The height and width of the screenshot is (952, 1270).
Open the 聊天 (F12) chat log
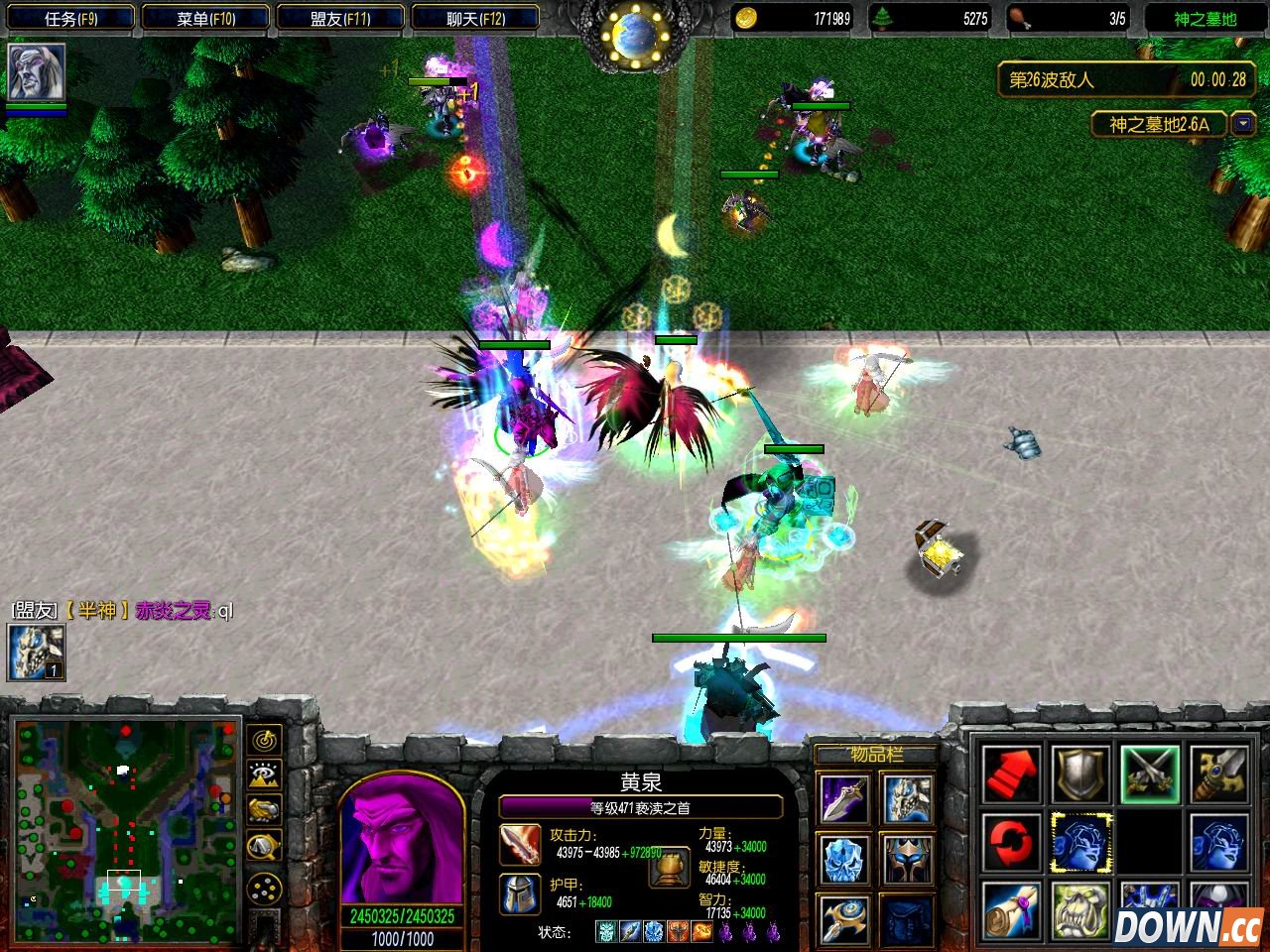point(475,19)
